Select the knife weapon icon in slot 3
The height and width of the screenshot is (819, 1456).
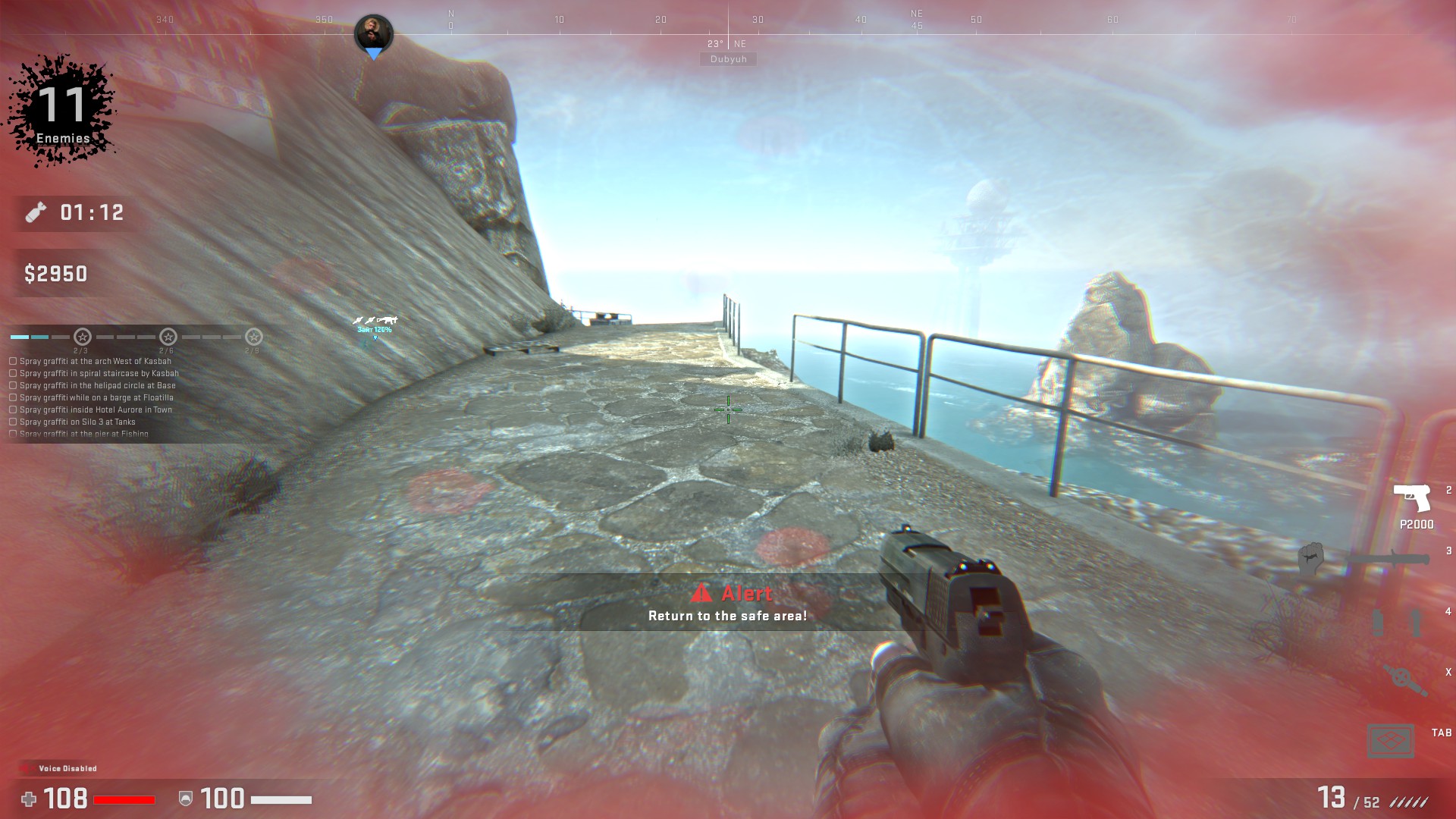click(1389, 559)
